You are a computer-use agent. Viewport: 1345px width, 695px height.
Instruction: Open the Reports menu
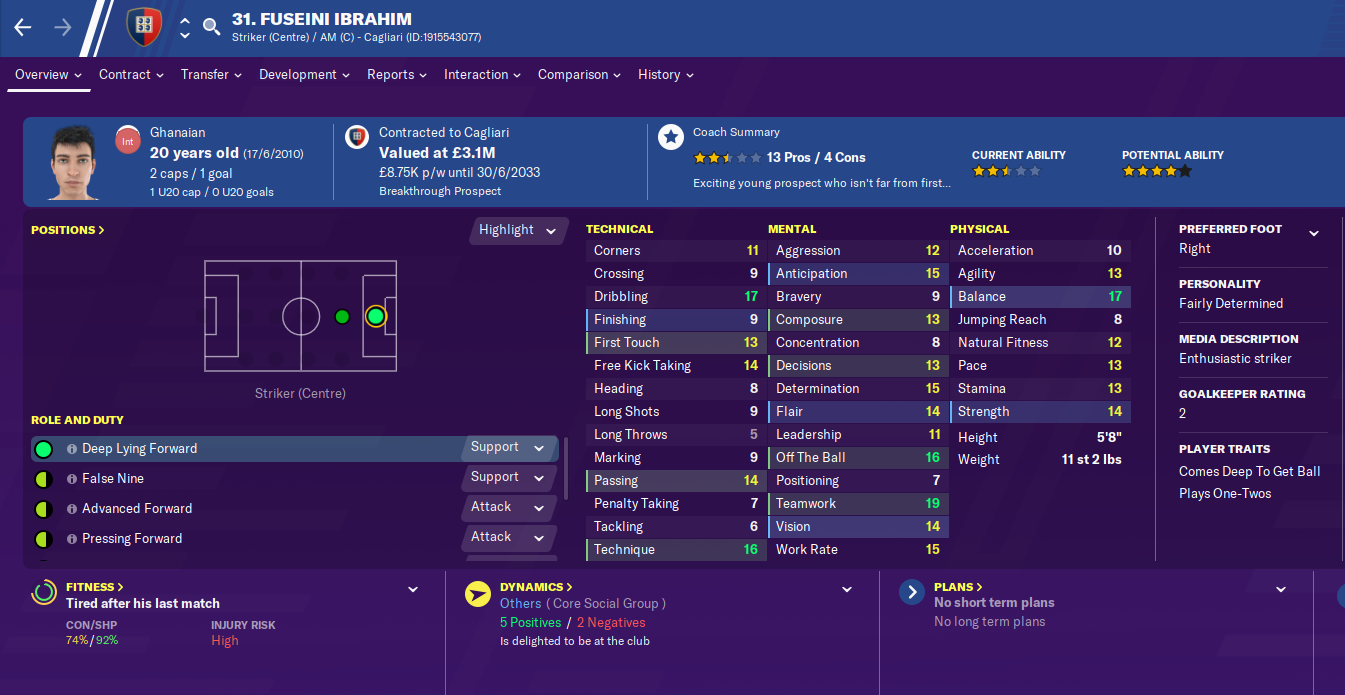click(396, 75)
